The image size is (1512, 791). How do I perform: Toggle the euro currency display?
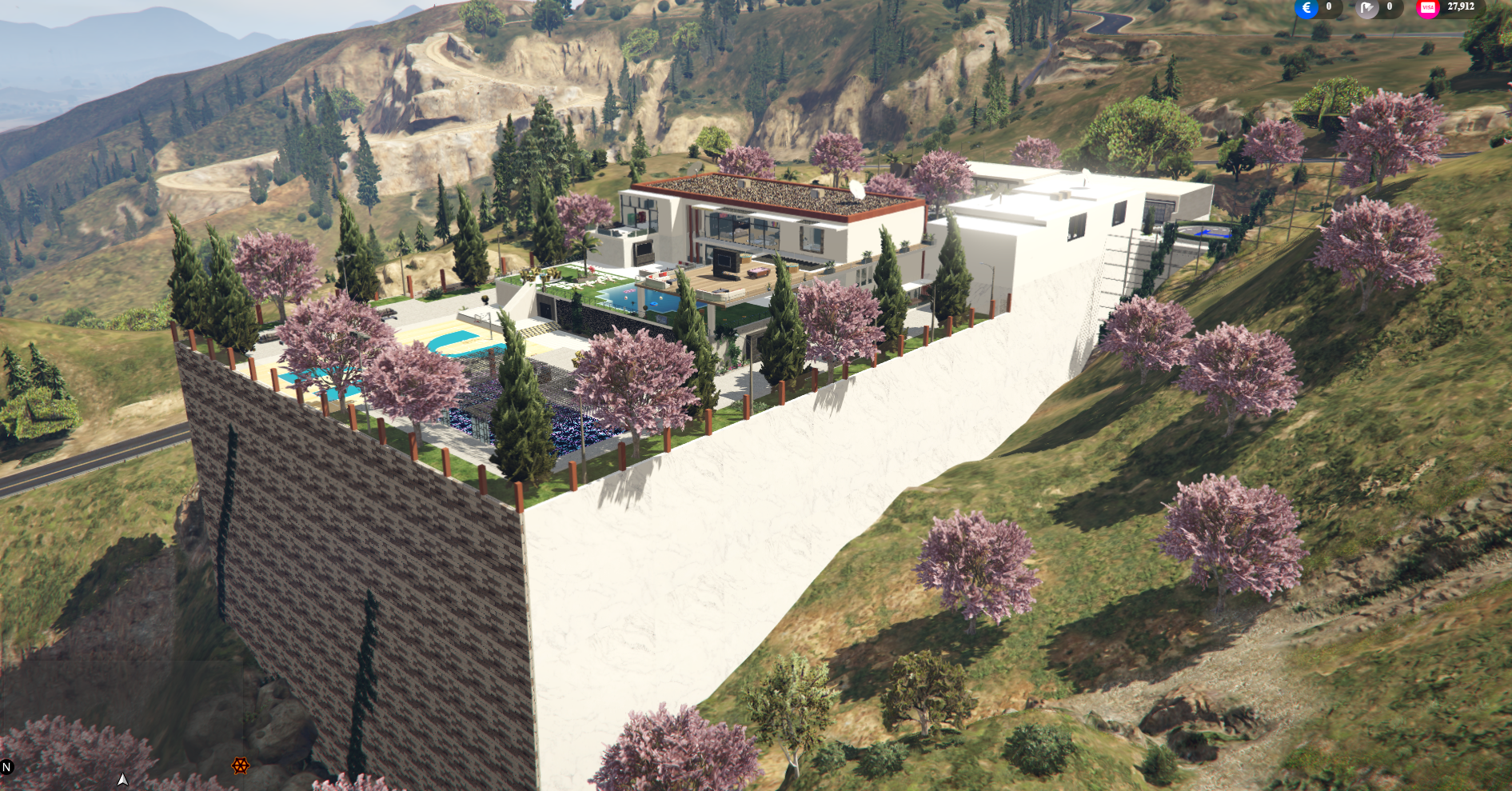1307,8
